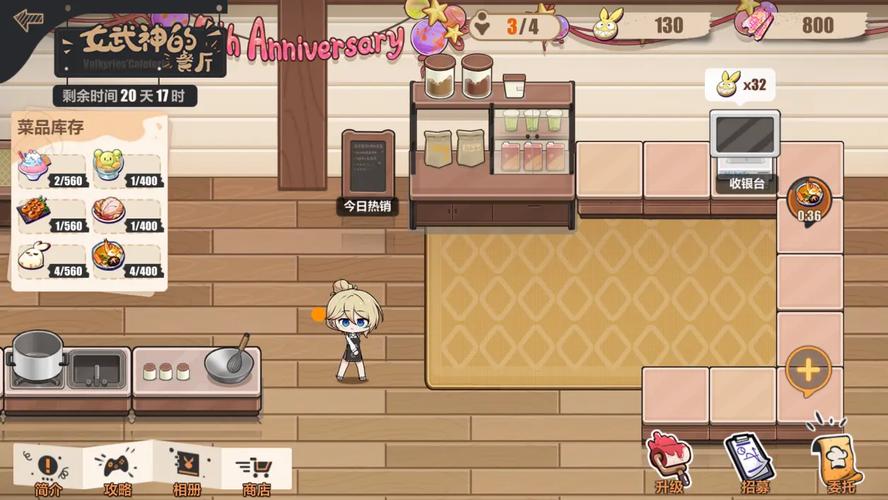Select the green bear dessert stock slot
Image resolution: width=888 pixels, height=500 pixels.
click(x=126, y=168)
